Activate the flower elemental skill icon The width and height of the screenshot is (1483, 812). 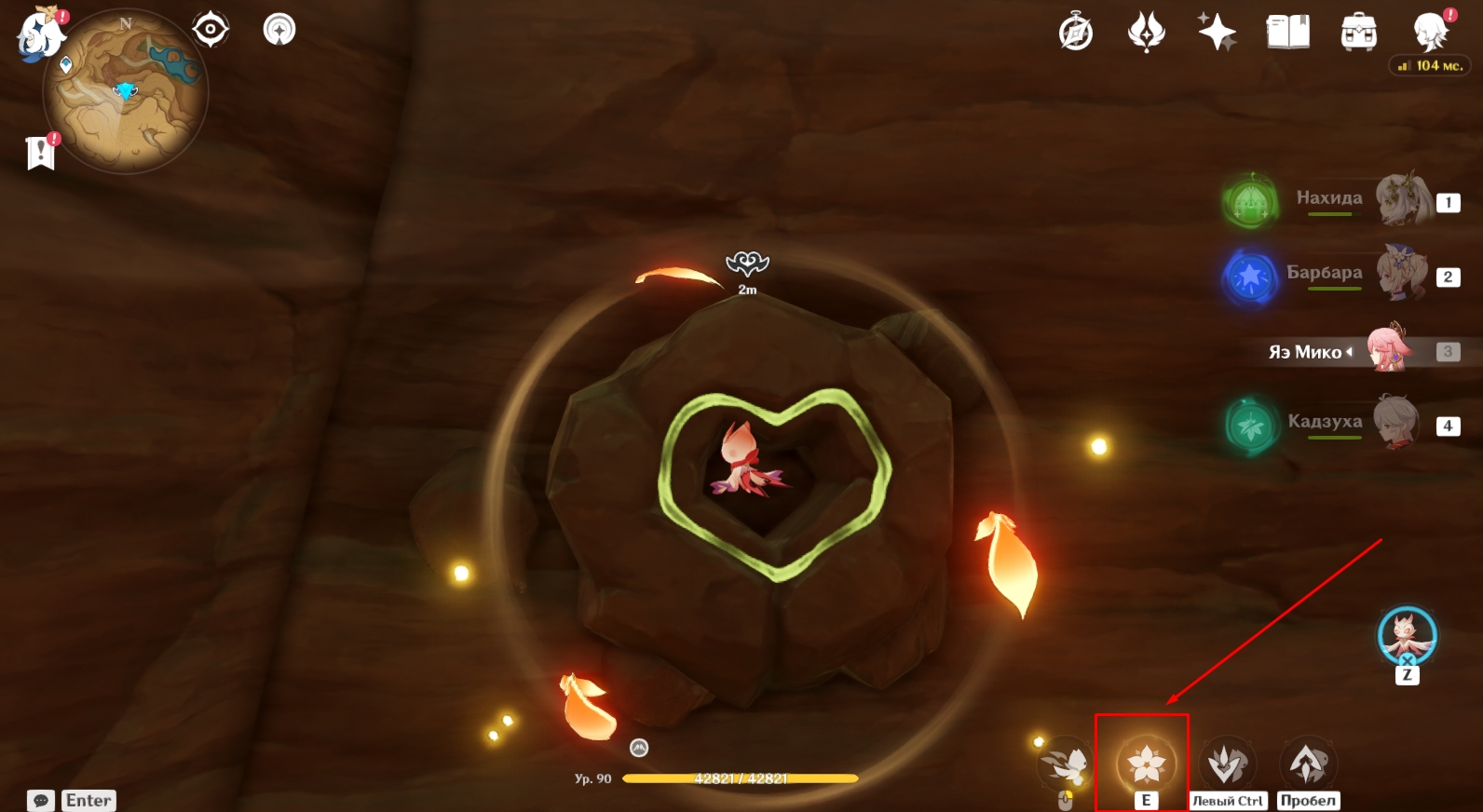tap(1146, 764)
